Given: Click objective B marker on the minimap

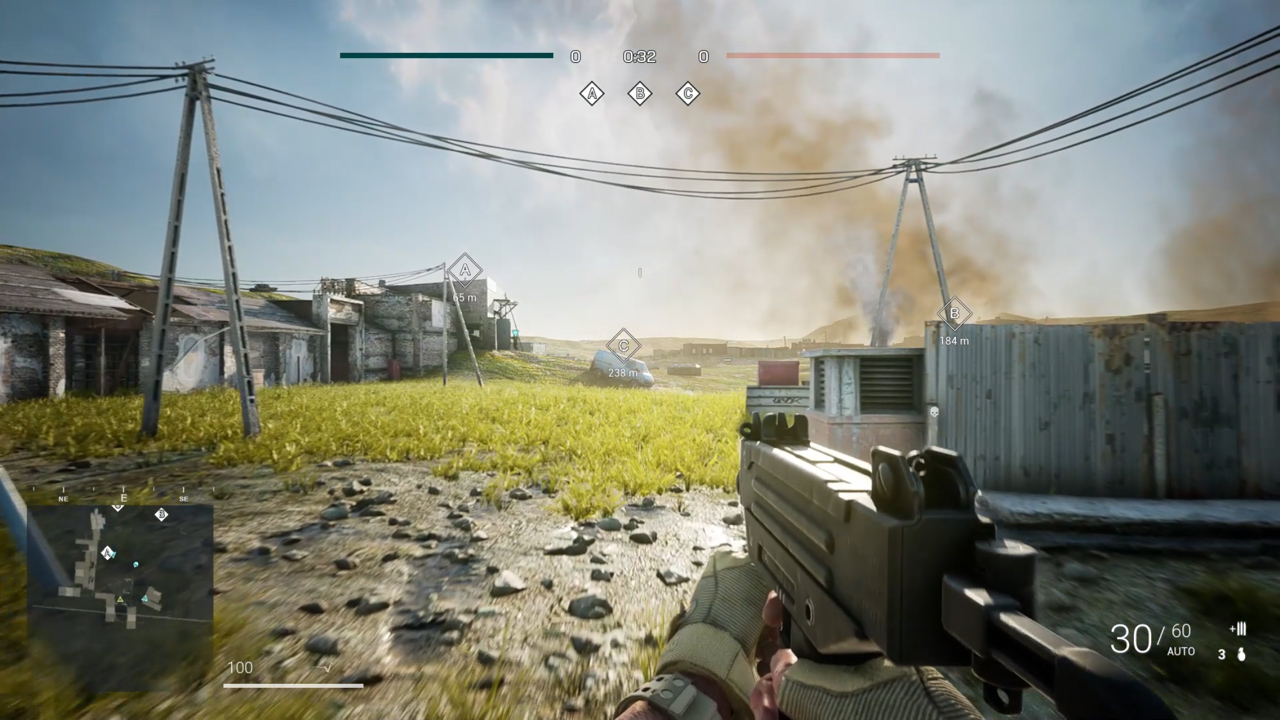Looking at the screenshot, I should [x=161, y=515].
